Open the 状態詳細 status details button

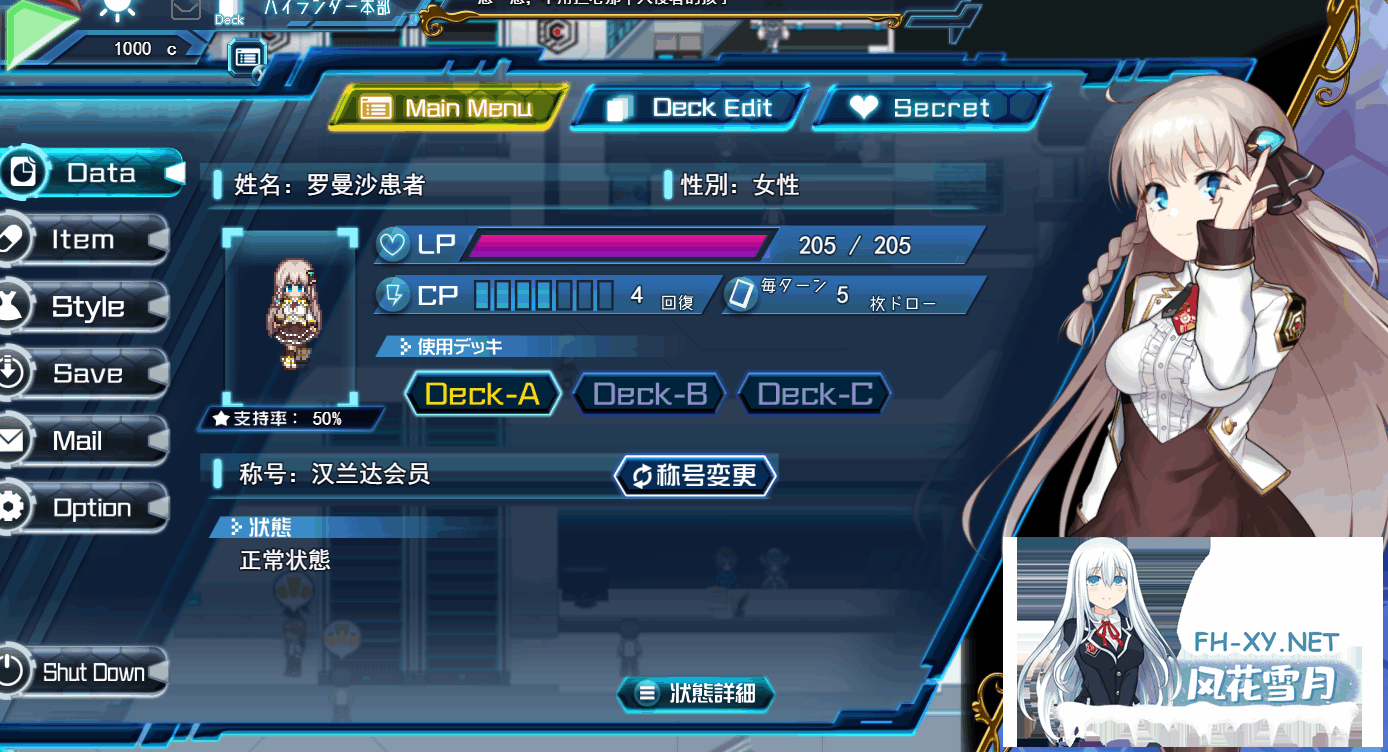tap(696, 694)
